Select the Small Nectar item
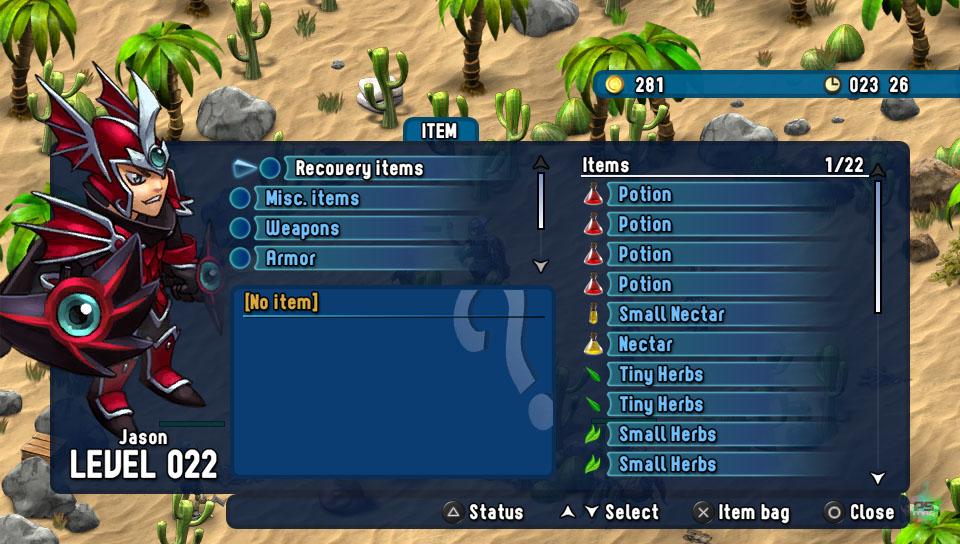Viewport: 960px width, 544px height. point(671,314)
